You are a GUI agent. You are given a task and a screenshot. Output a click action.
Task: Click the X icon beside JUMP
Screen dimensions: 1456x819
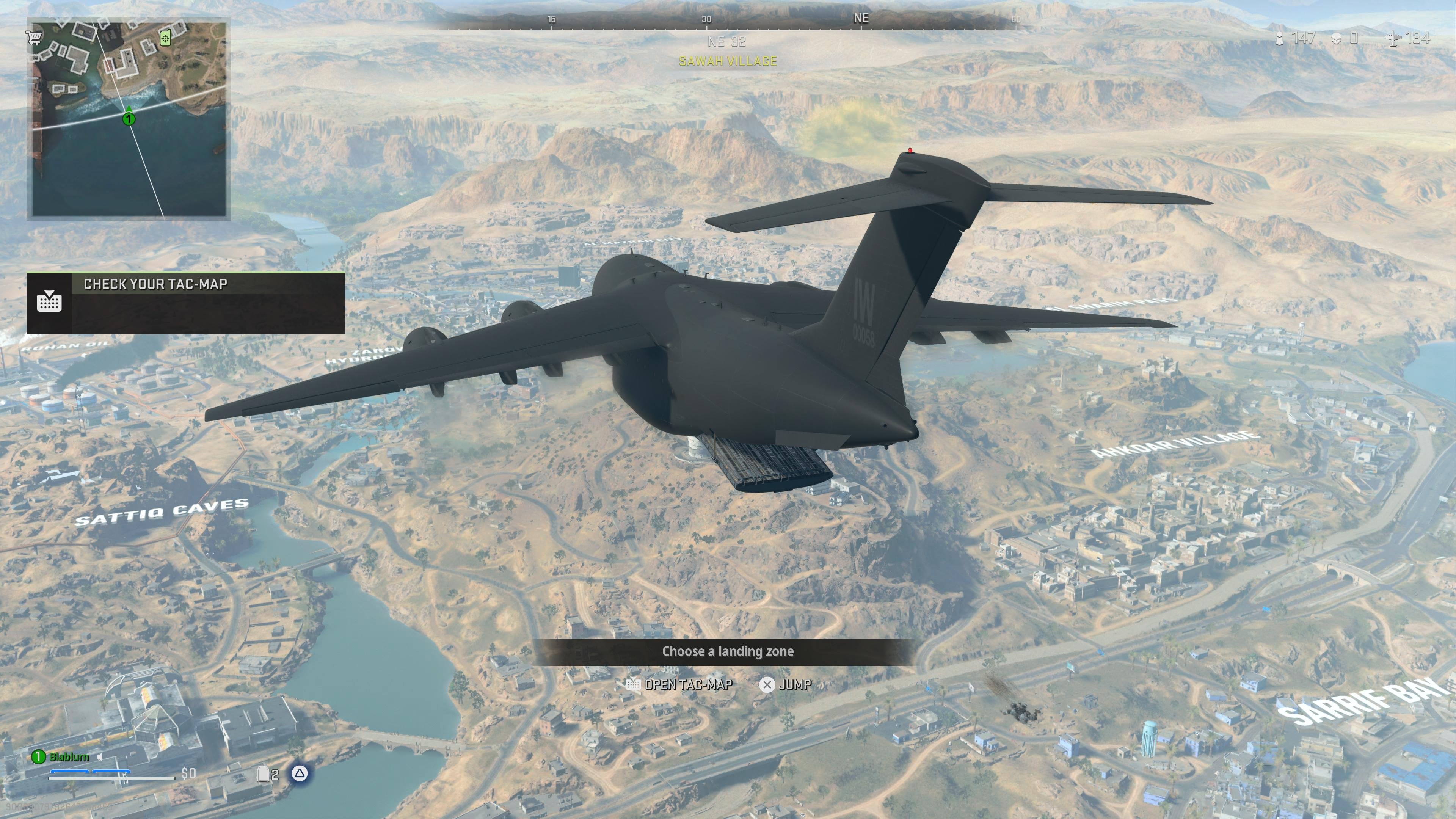[x=767, y=684]
